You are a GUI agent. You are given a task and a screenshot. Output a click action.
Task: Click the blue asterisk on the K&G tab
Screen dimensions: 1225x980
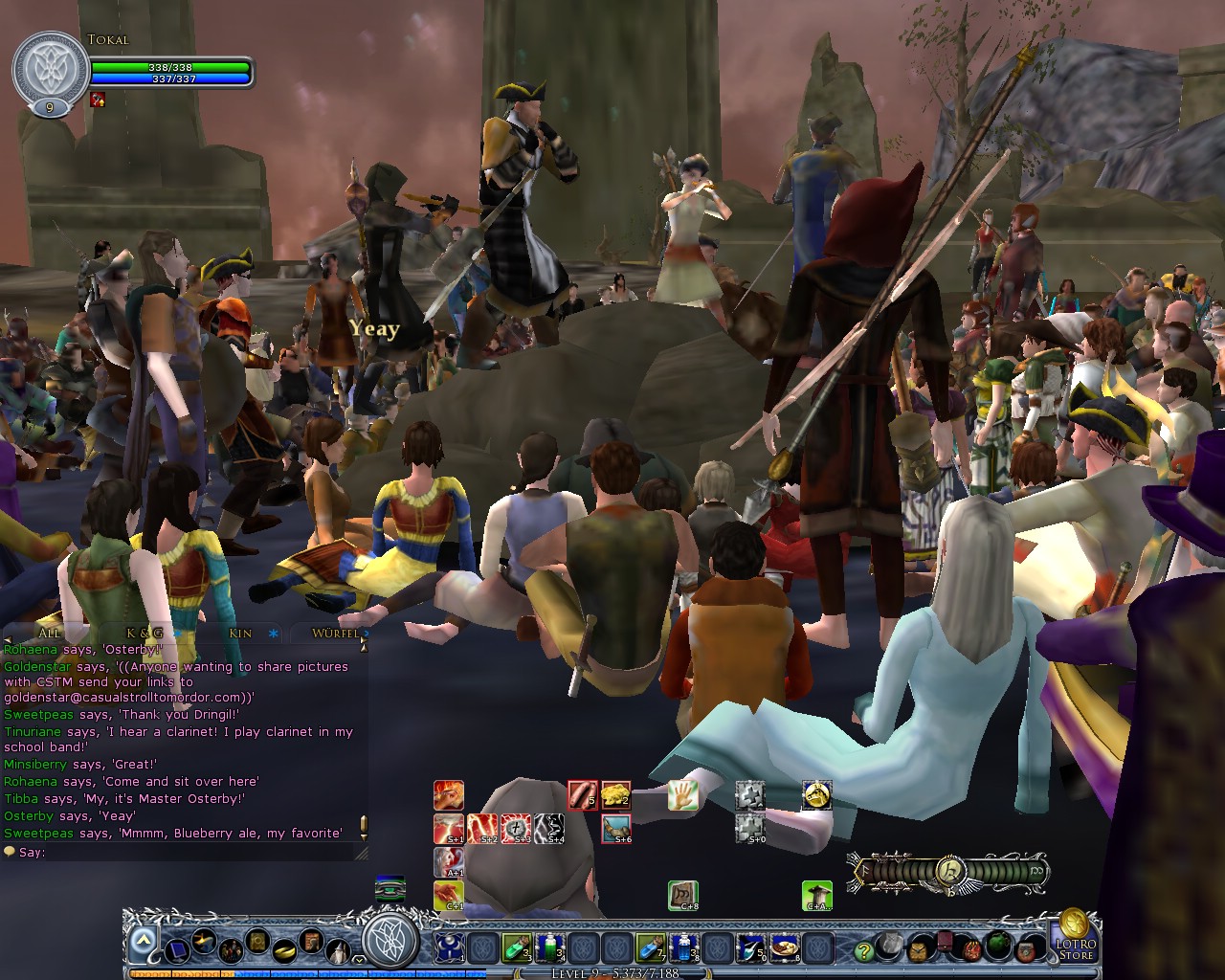177,635
